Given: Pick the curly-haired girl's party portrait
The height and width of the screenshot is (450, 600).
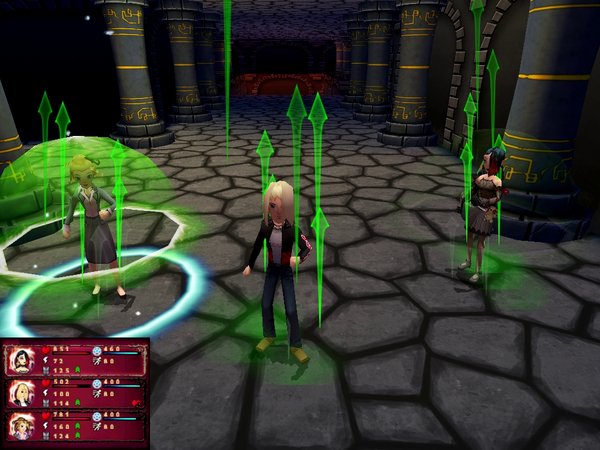Looking at the screenshot, I should coord(21,425).
